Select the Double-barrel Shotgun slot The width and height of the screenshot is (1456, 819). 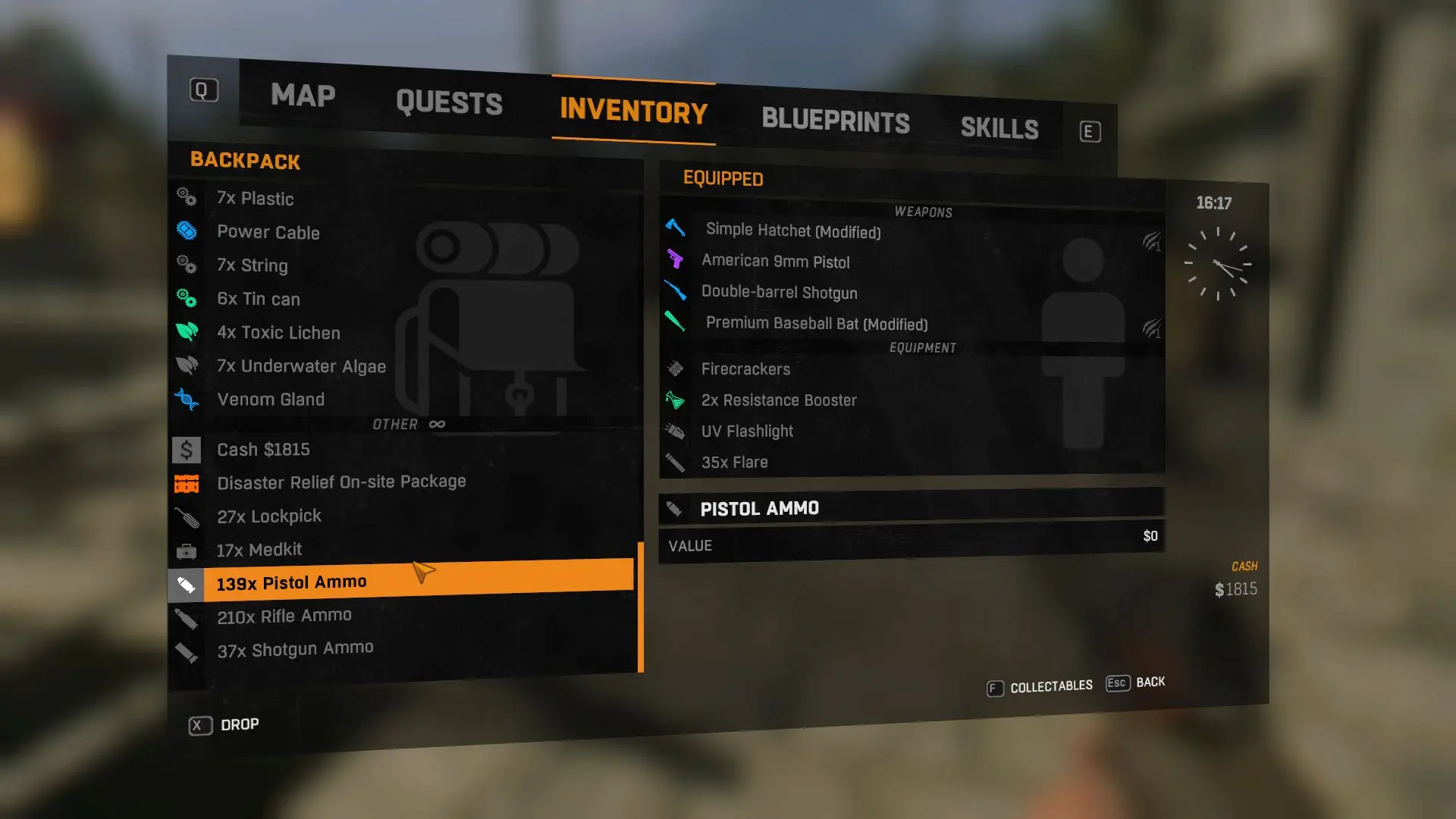coord(779,293)
